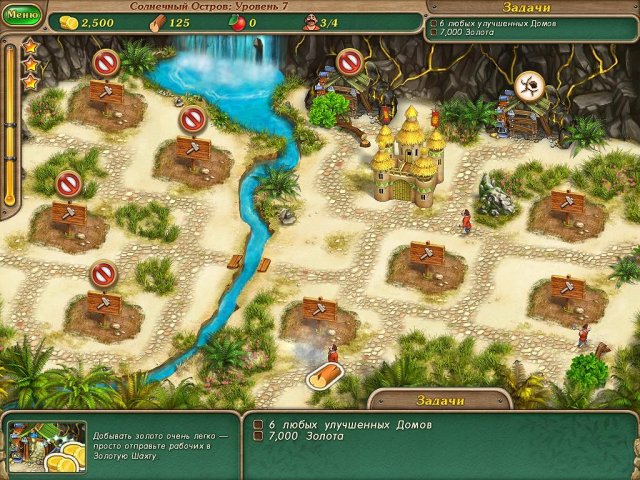This screenshot has height=480, width=640.
Task: Select the Задачи tab above the bottom panel
Action: coord(441,400)
